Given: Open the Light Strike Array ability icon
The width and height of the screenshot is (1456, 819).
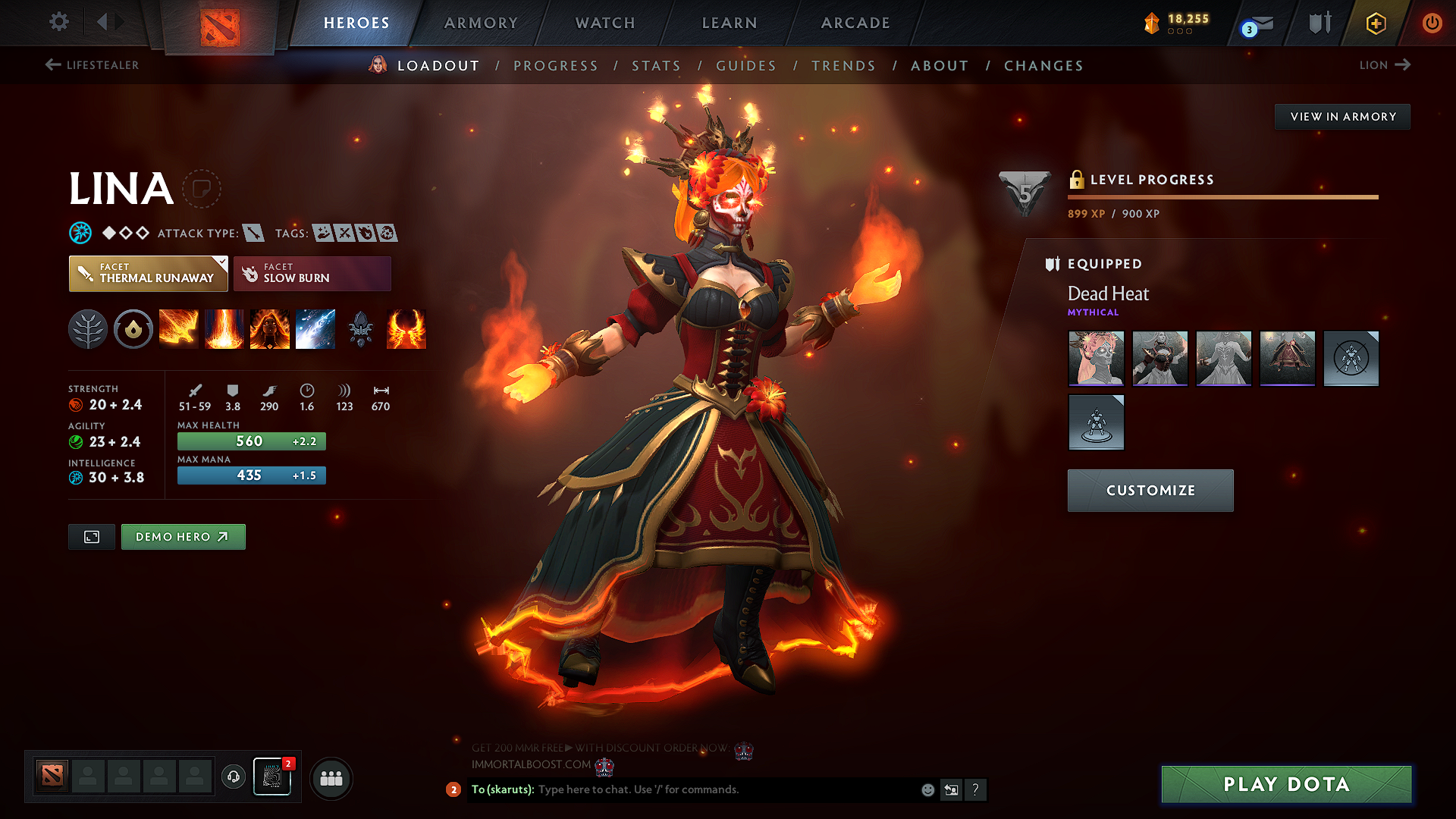Looking at the screenshot, I should [224, 329].
